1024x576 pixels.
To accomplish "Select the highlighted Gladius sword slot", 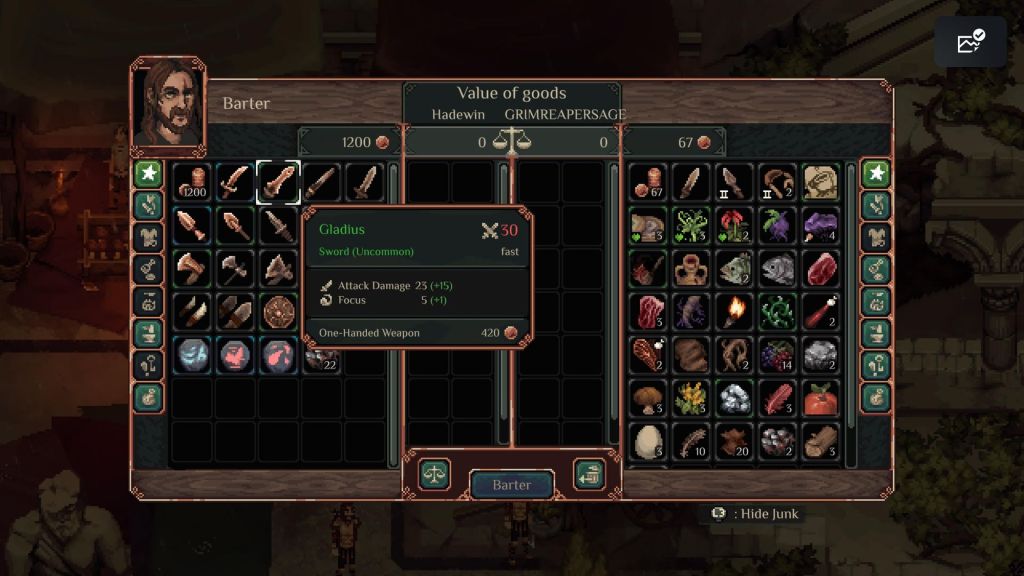I will tap(278, 182).
